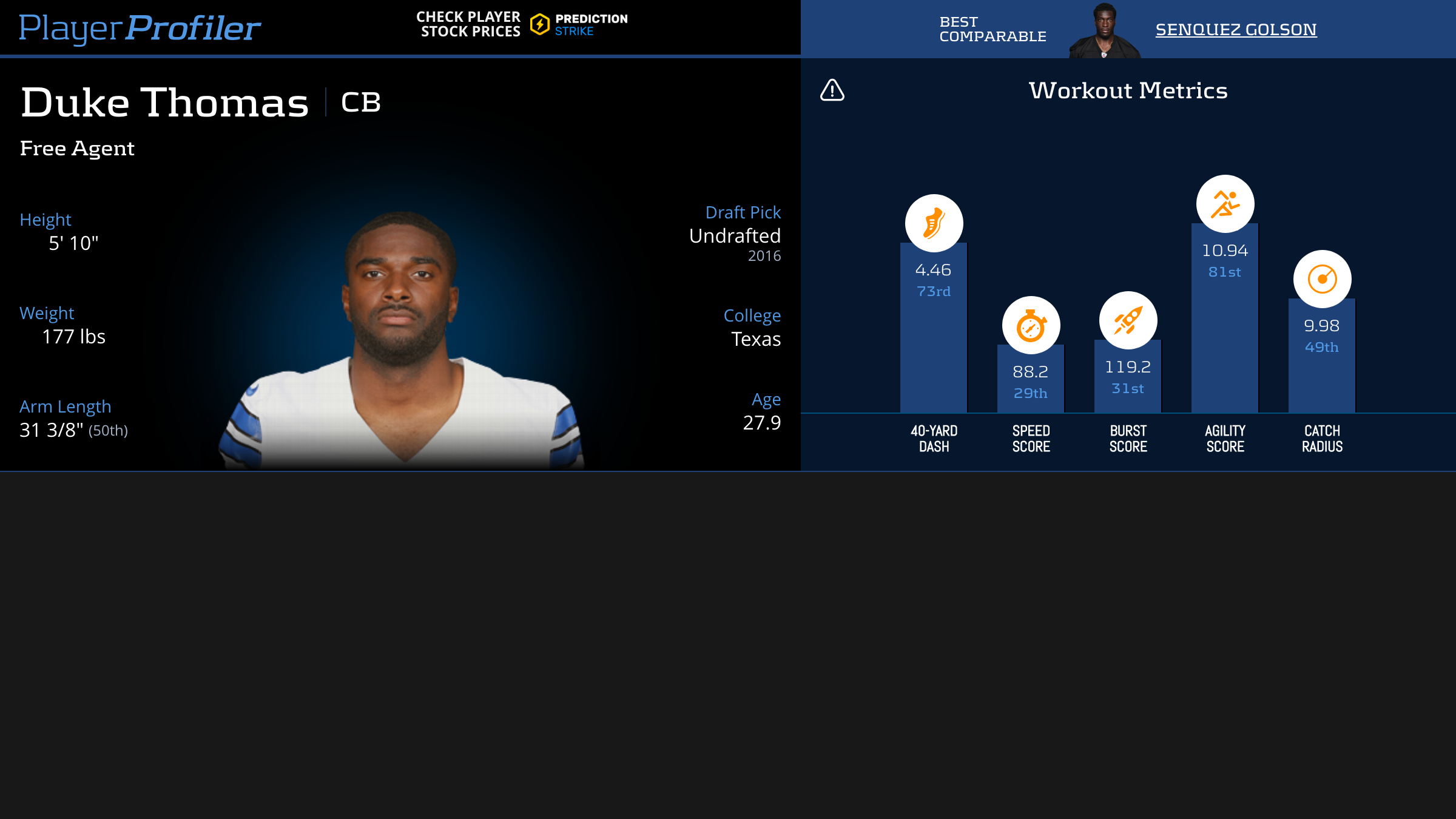Viewport: 1456px width, 819px height.
Task: Click the warning triangle icon
Action: coord(832,90)
